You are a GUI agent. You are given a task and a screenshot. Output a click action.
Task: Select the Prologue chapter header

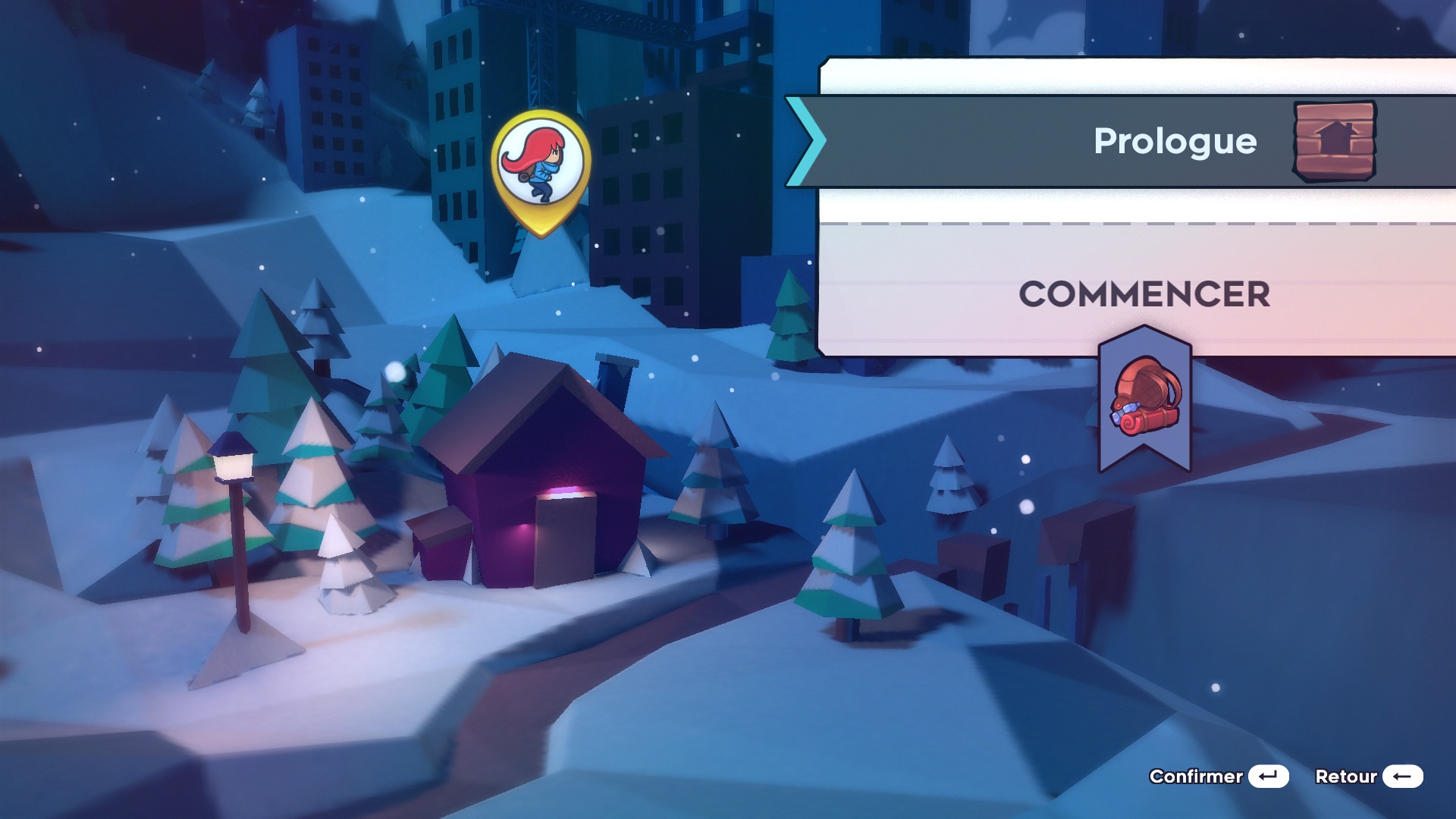point(1175,141)
